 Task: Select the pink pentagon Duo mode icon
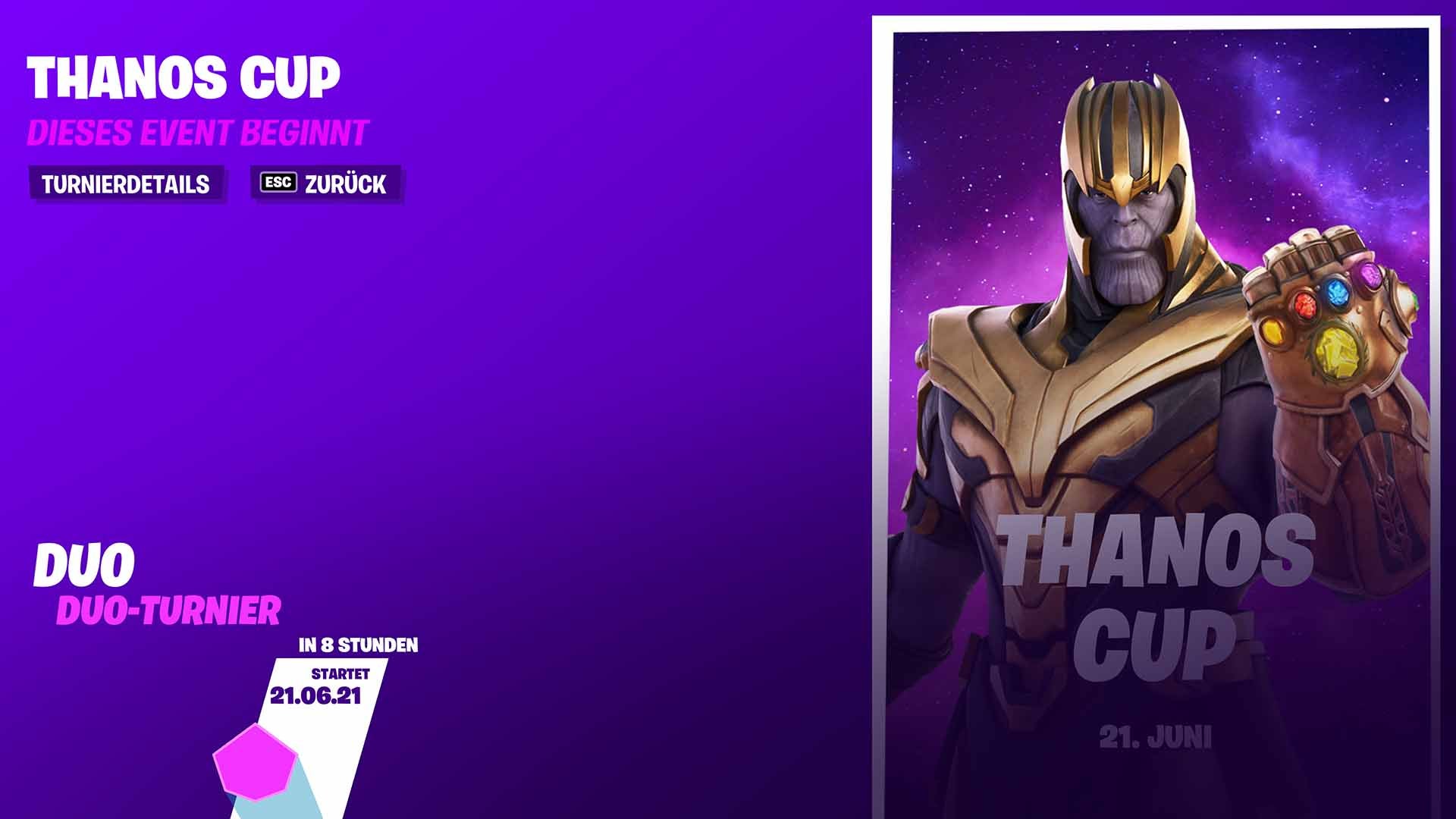253,762
